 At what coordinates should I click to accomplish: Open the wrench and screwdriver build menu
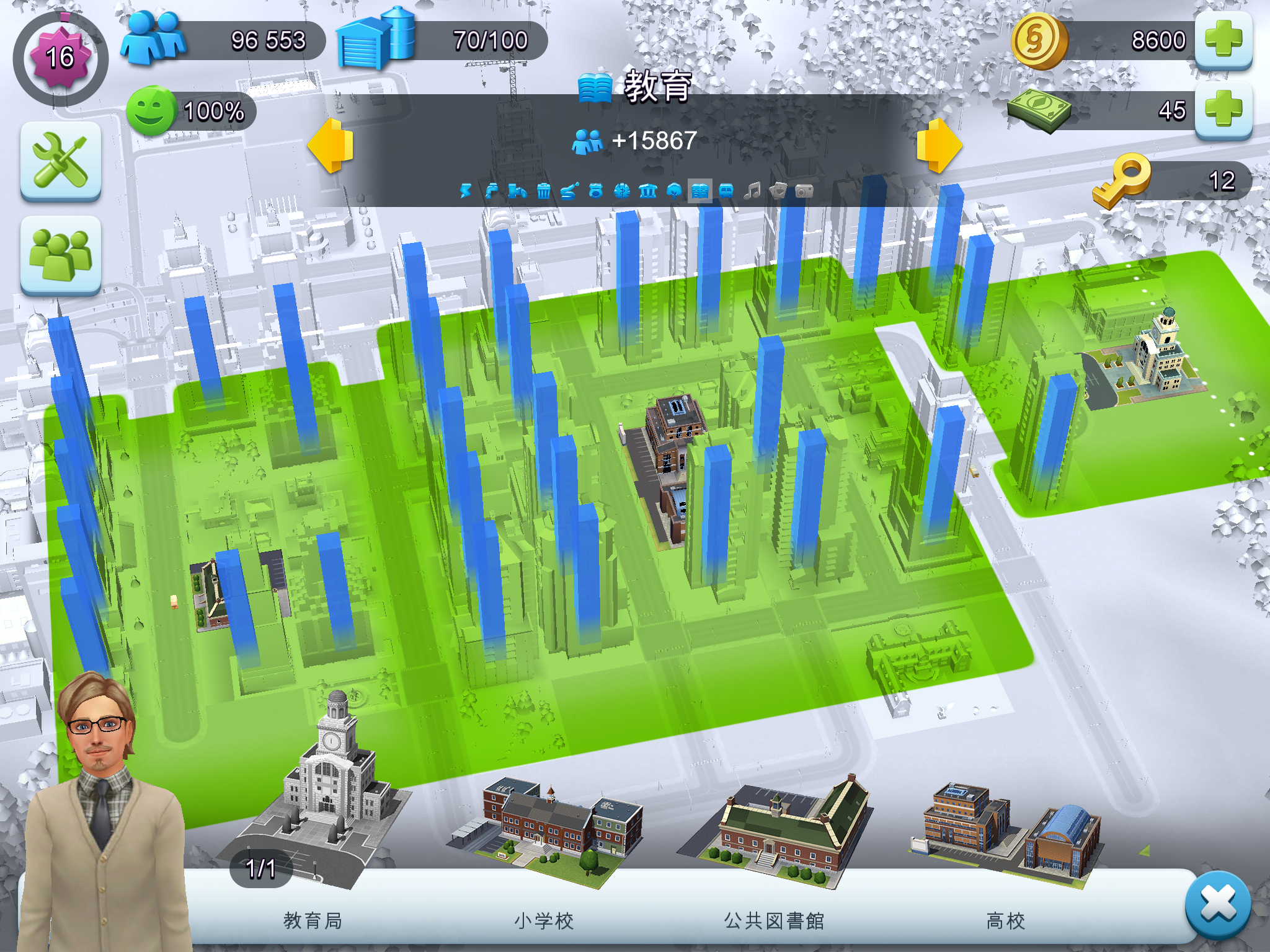(61, 161)
